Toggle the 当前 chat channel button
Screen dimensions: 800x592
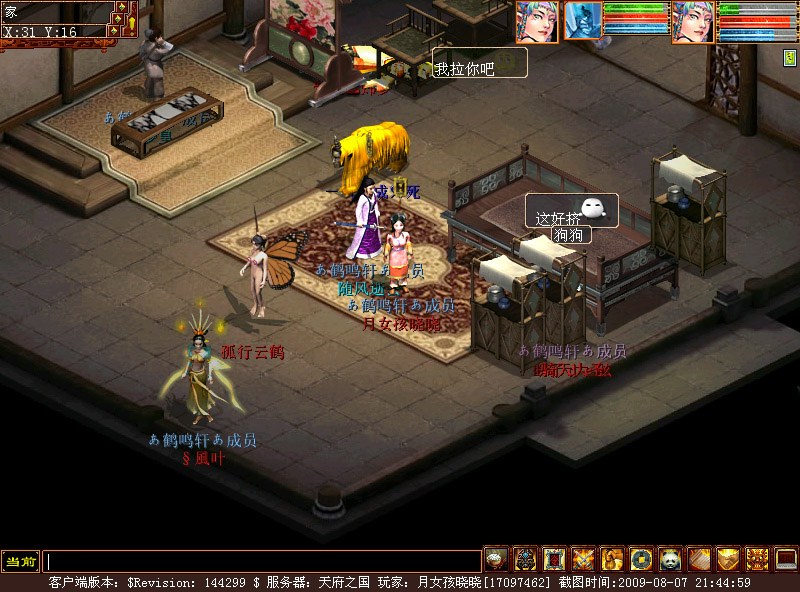pyautogui.click(x=20, y=562)
